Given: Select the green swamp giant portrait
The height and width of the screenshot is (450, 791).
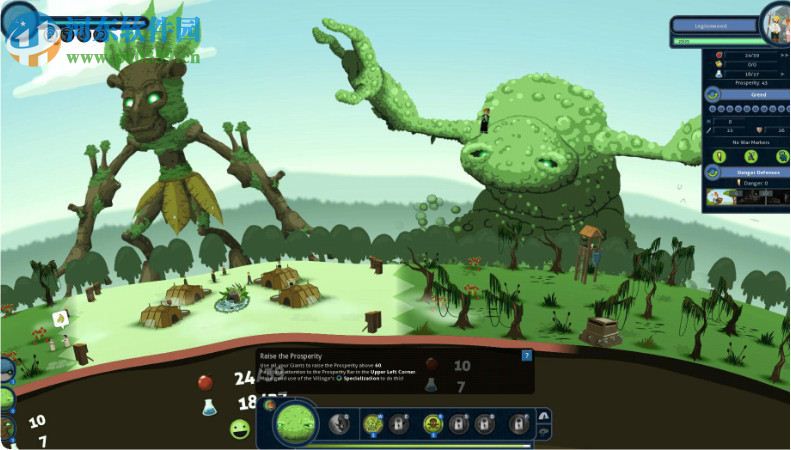Looking at the screenshot, I should (x=295, y=423).
